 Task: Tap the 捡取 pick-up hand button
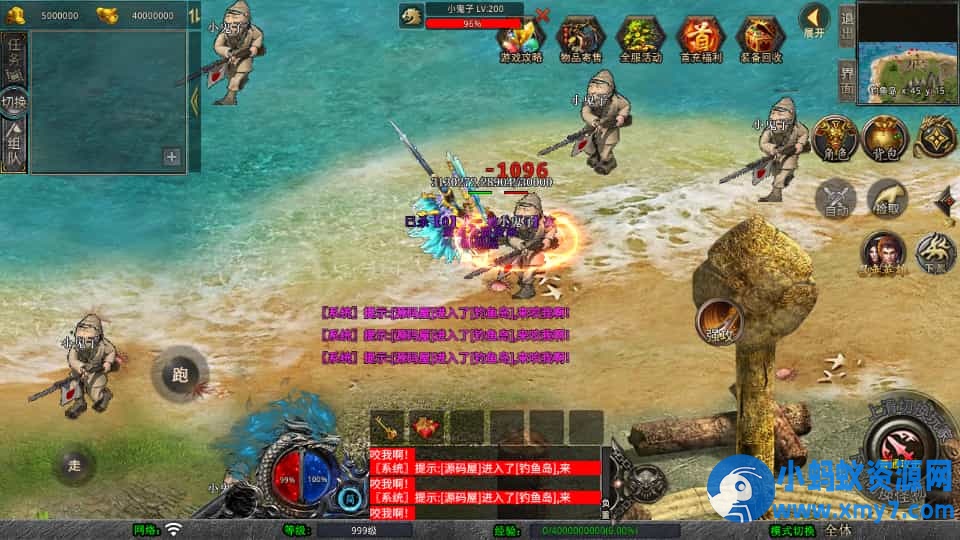886,198
